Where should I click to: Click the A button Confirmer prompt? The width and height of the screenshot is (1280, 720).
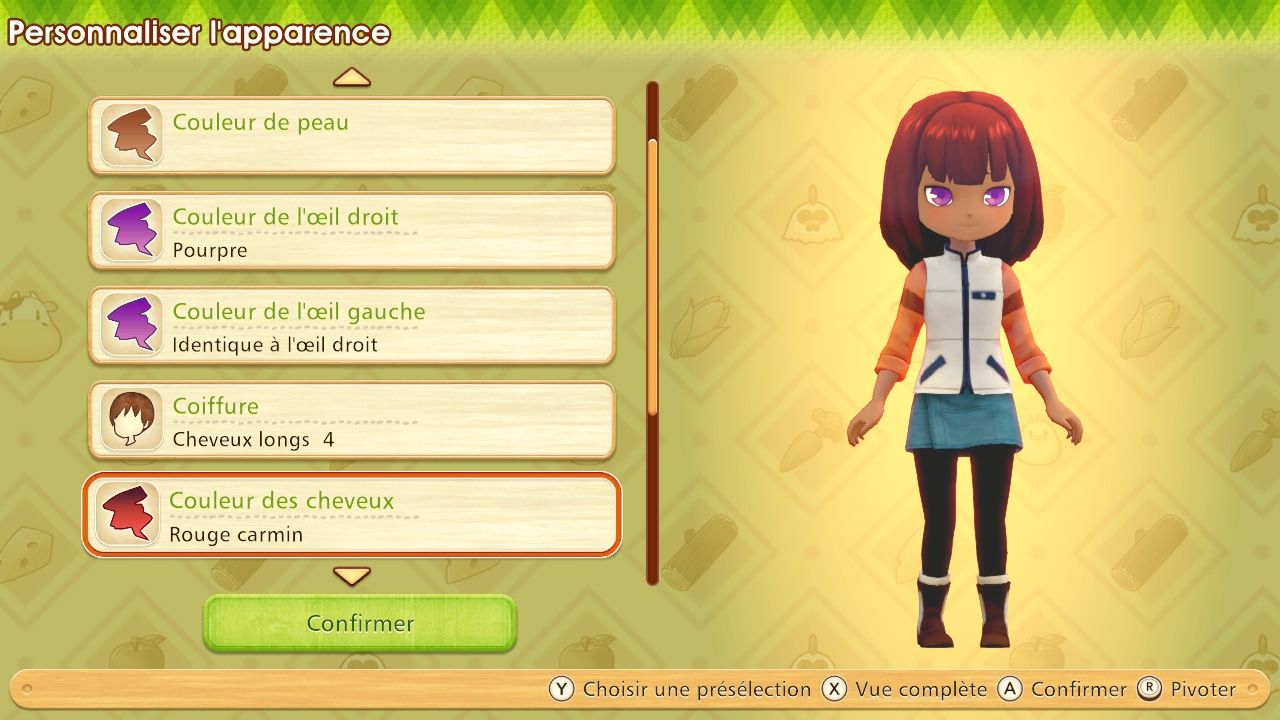[x=1008, y=689]
